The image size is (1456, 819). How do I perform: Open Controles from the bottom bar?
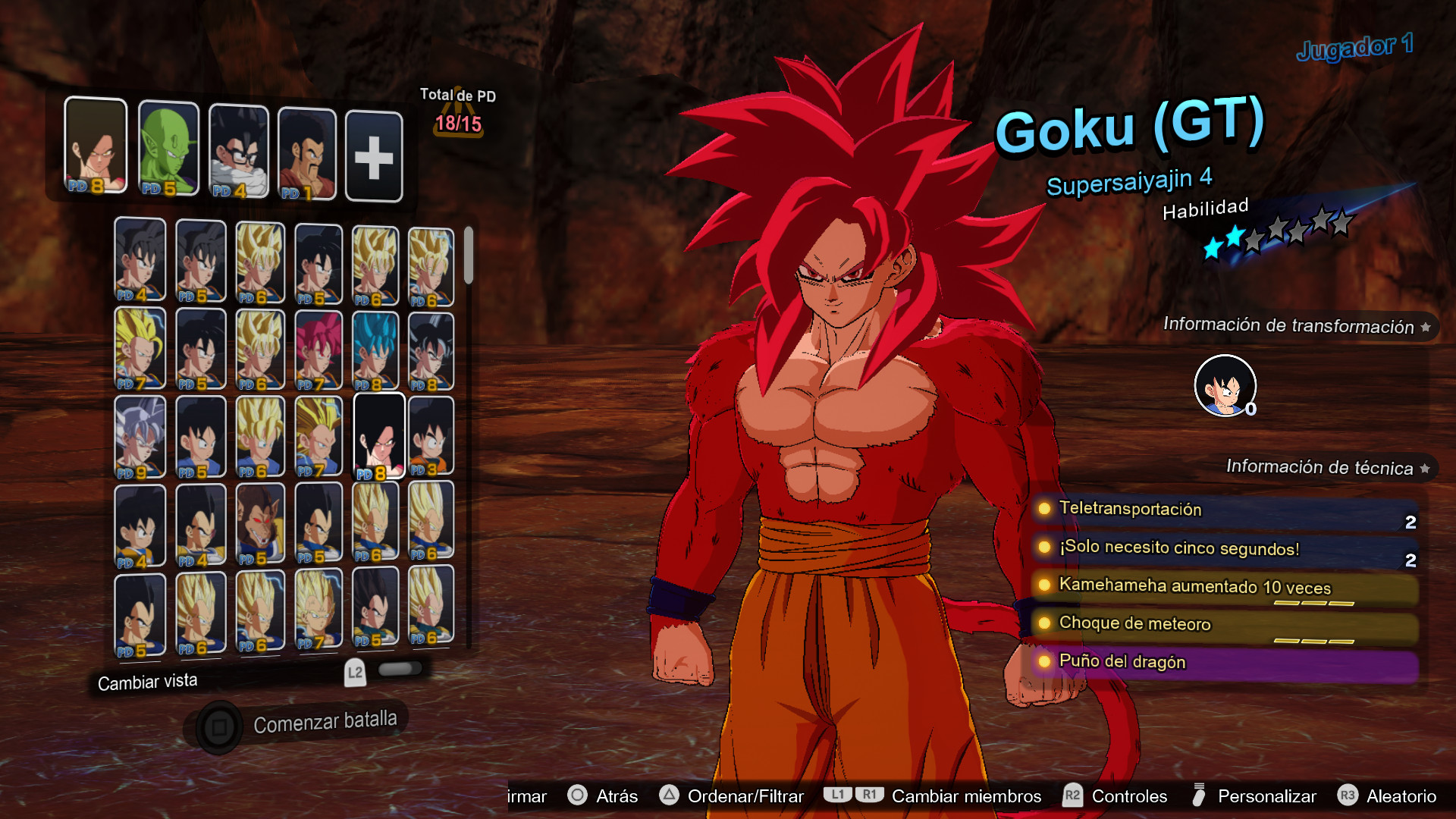(1128, 796)
